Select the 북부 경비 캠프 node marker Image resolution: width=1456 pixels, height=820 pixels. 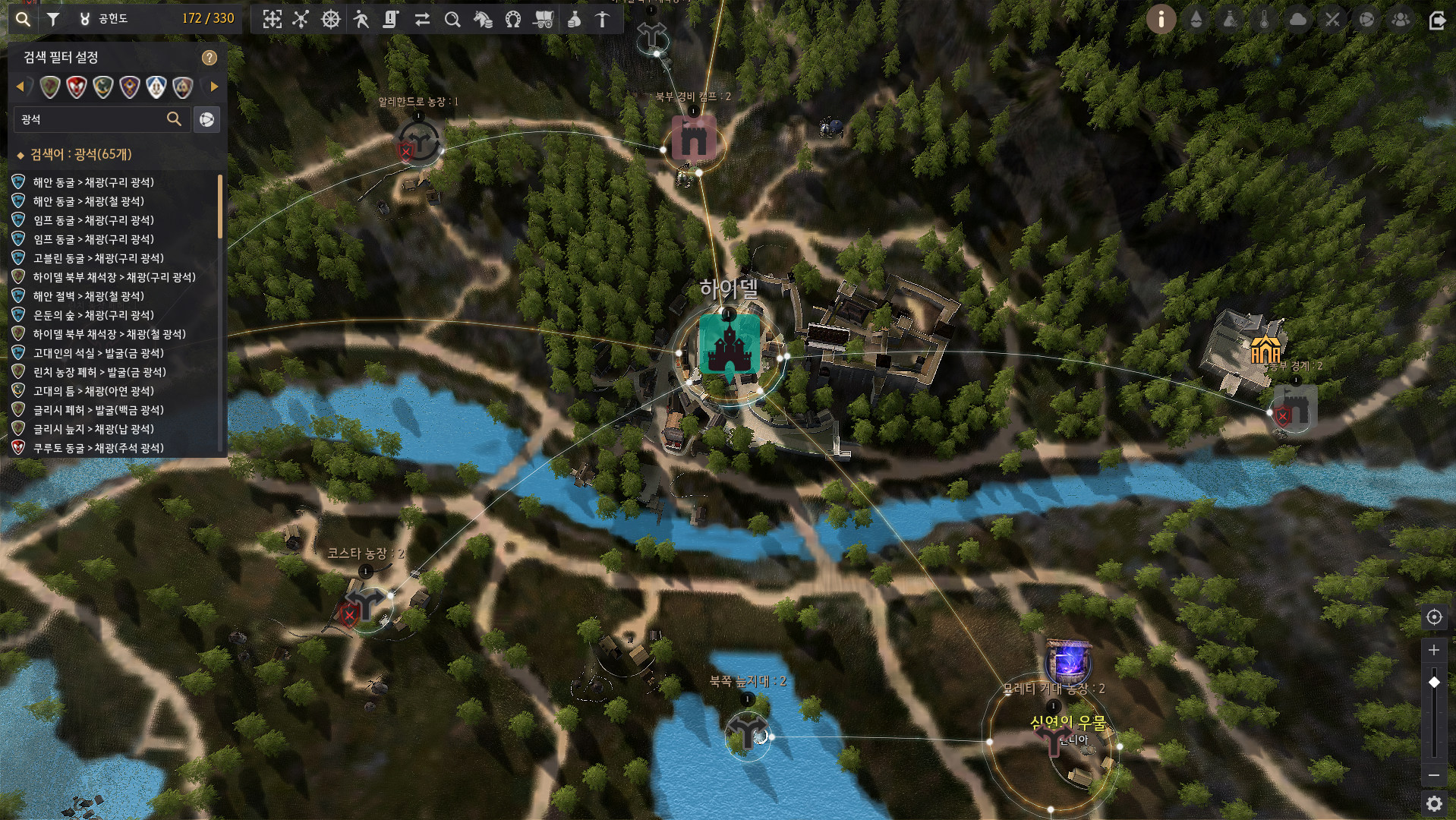(694, 139)
